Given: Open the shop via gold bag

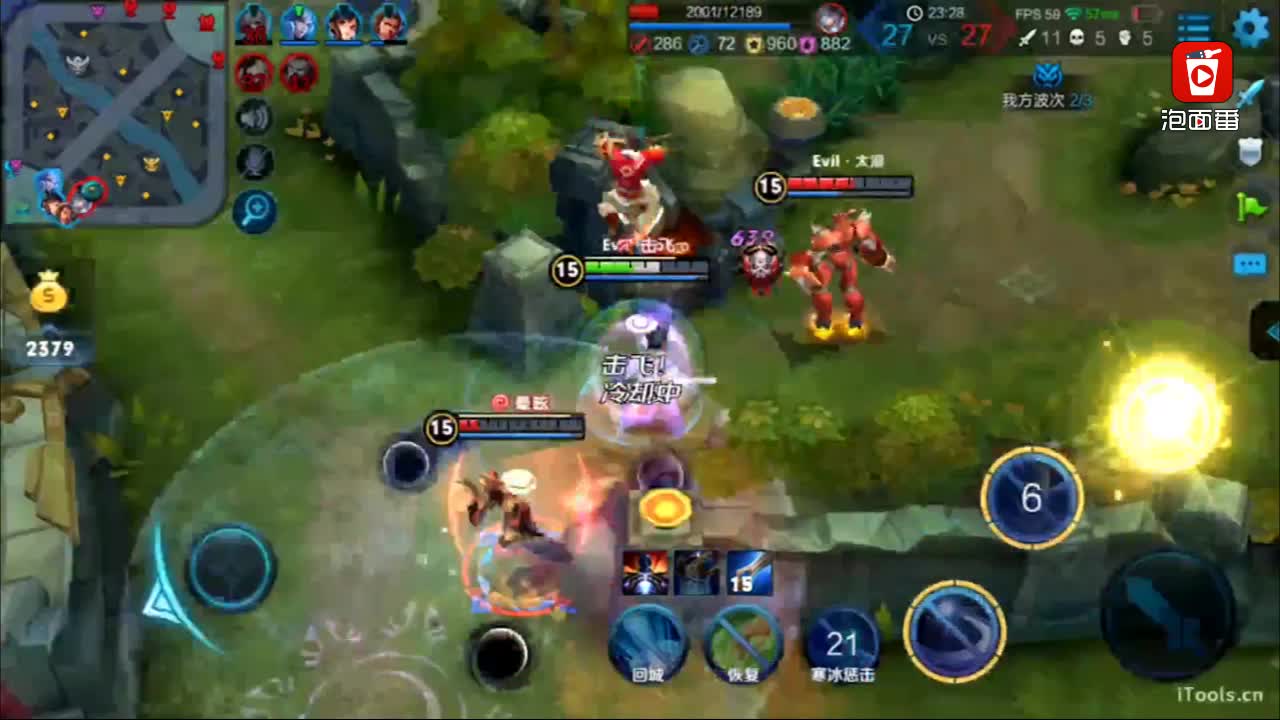Looking at the screenshot, I should click(x=48, y=295).
